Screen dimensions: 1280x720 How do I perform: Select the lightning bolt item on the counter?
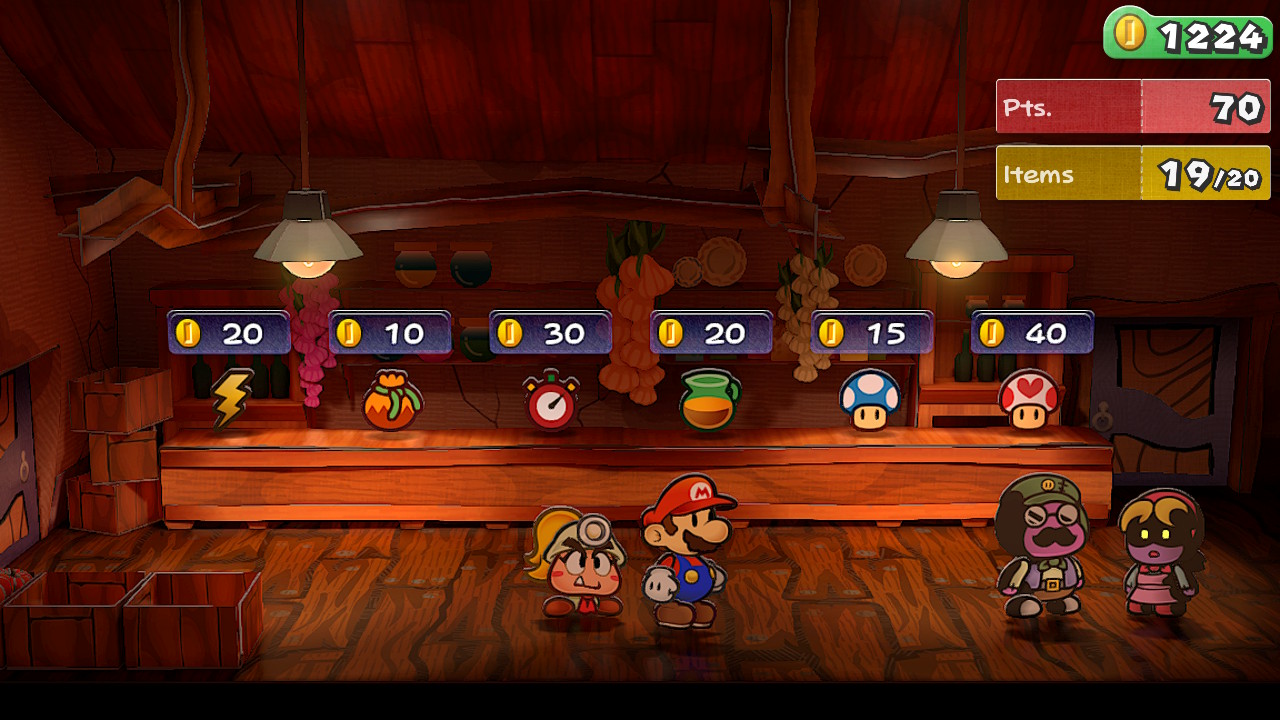point(231,399)
